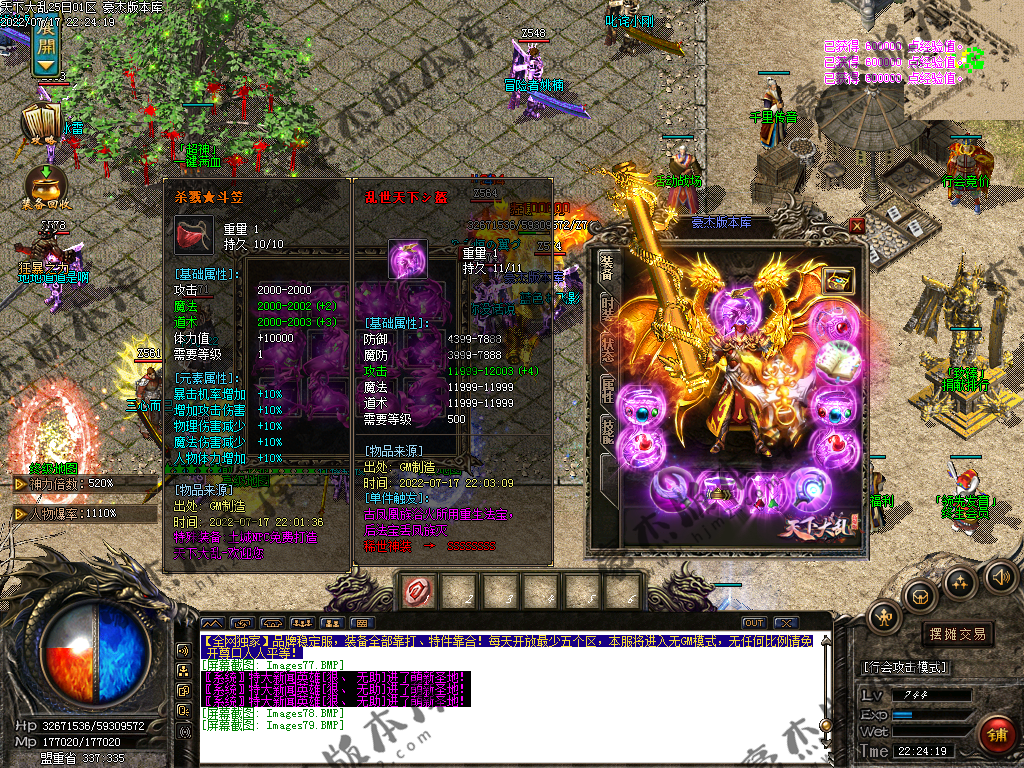The image size is (1024, 768).
Task: Click the 摆摊交易 stall trade button
Action: click(957, 634)
